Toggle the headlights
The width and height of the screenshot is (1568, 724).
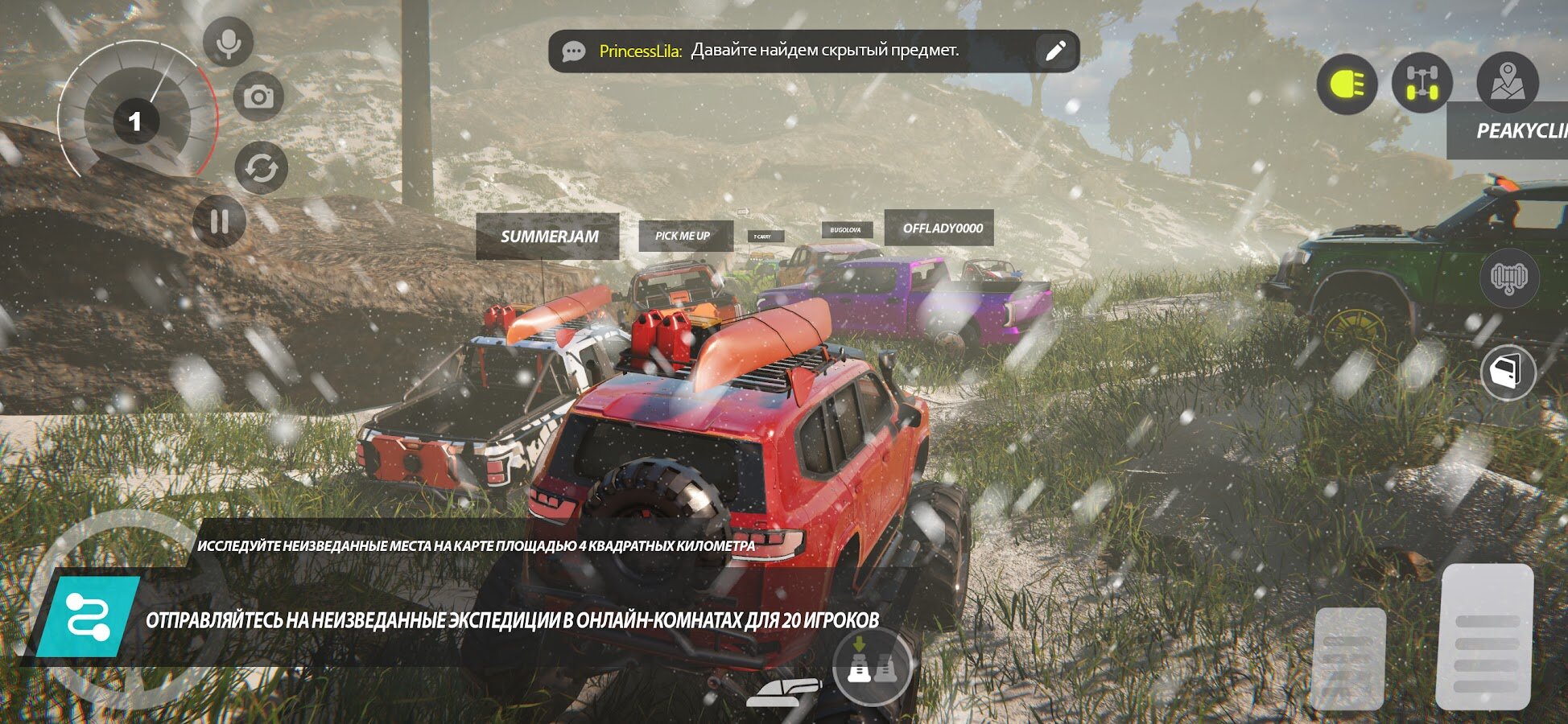[1347, 84]
